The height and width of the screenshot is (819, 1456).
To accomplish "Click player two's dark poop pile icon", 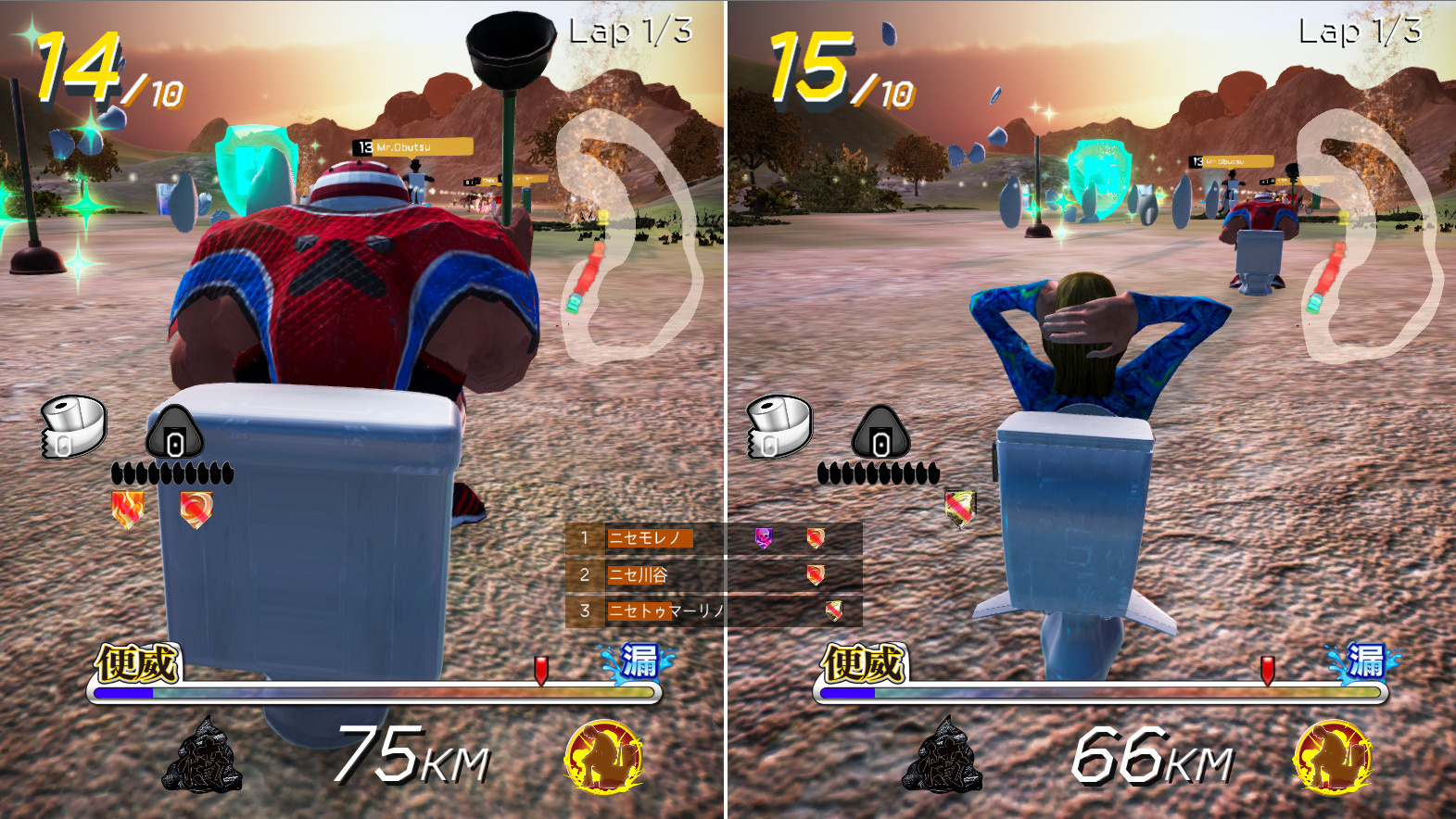I will pos(942,757).
